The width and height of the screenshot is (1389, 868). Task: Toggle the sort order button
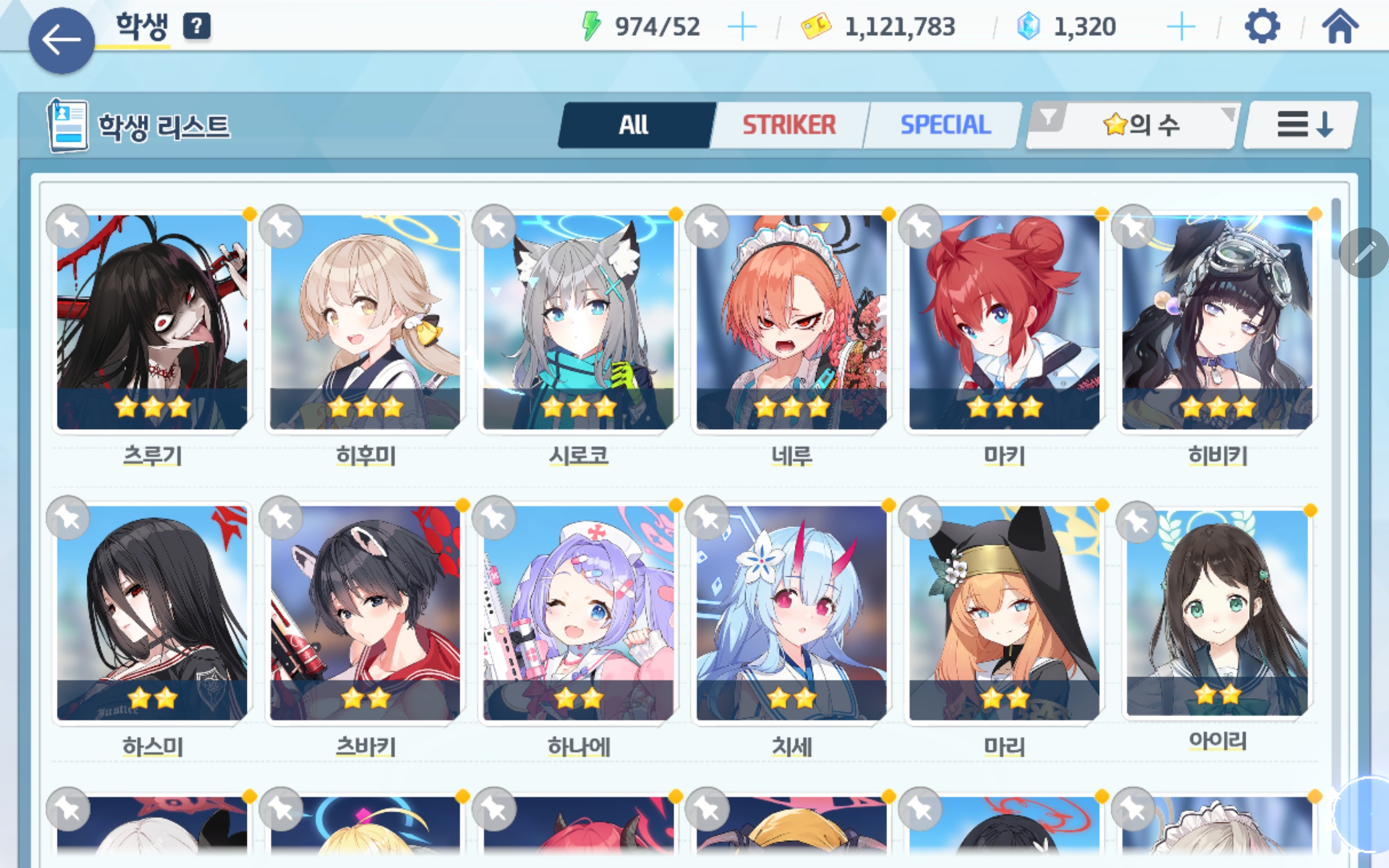(1303, 125)
